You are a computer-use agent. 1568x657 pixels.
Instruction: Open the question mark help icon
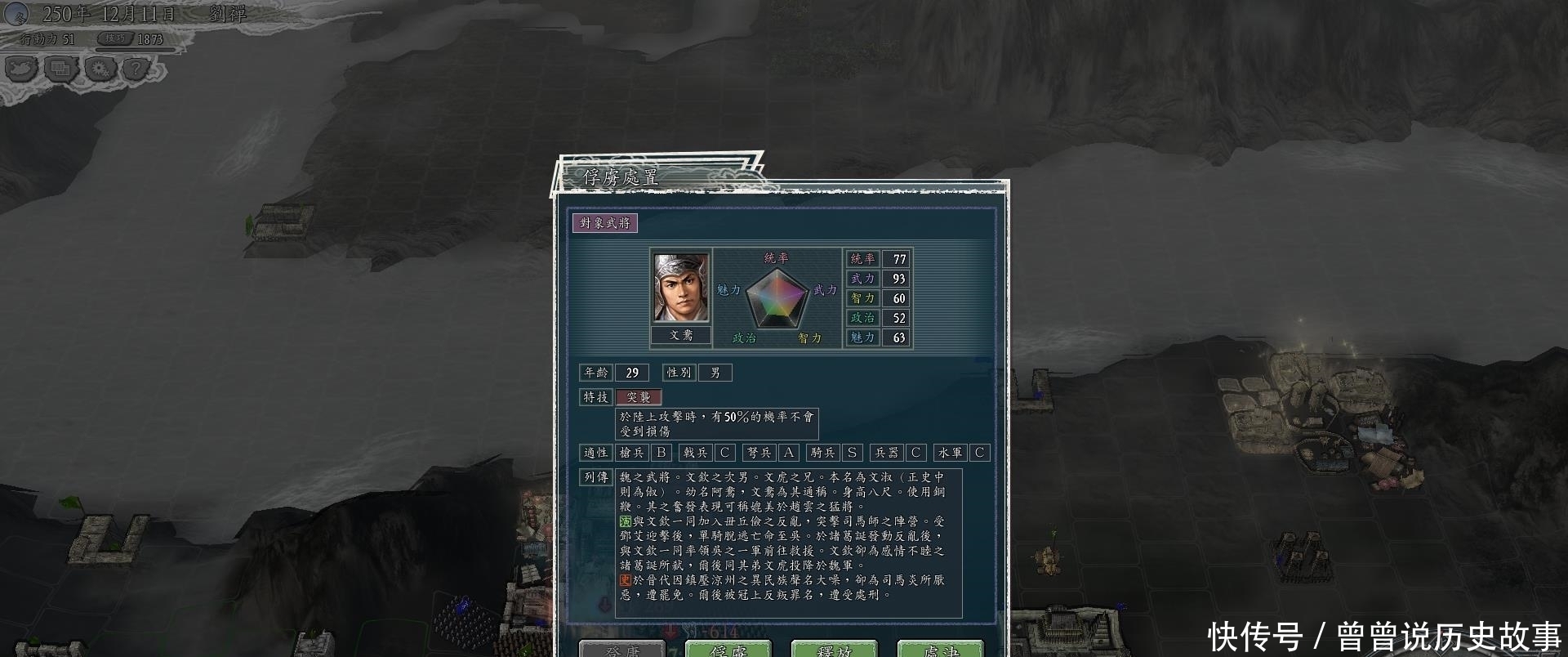[x=136, y=69]
